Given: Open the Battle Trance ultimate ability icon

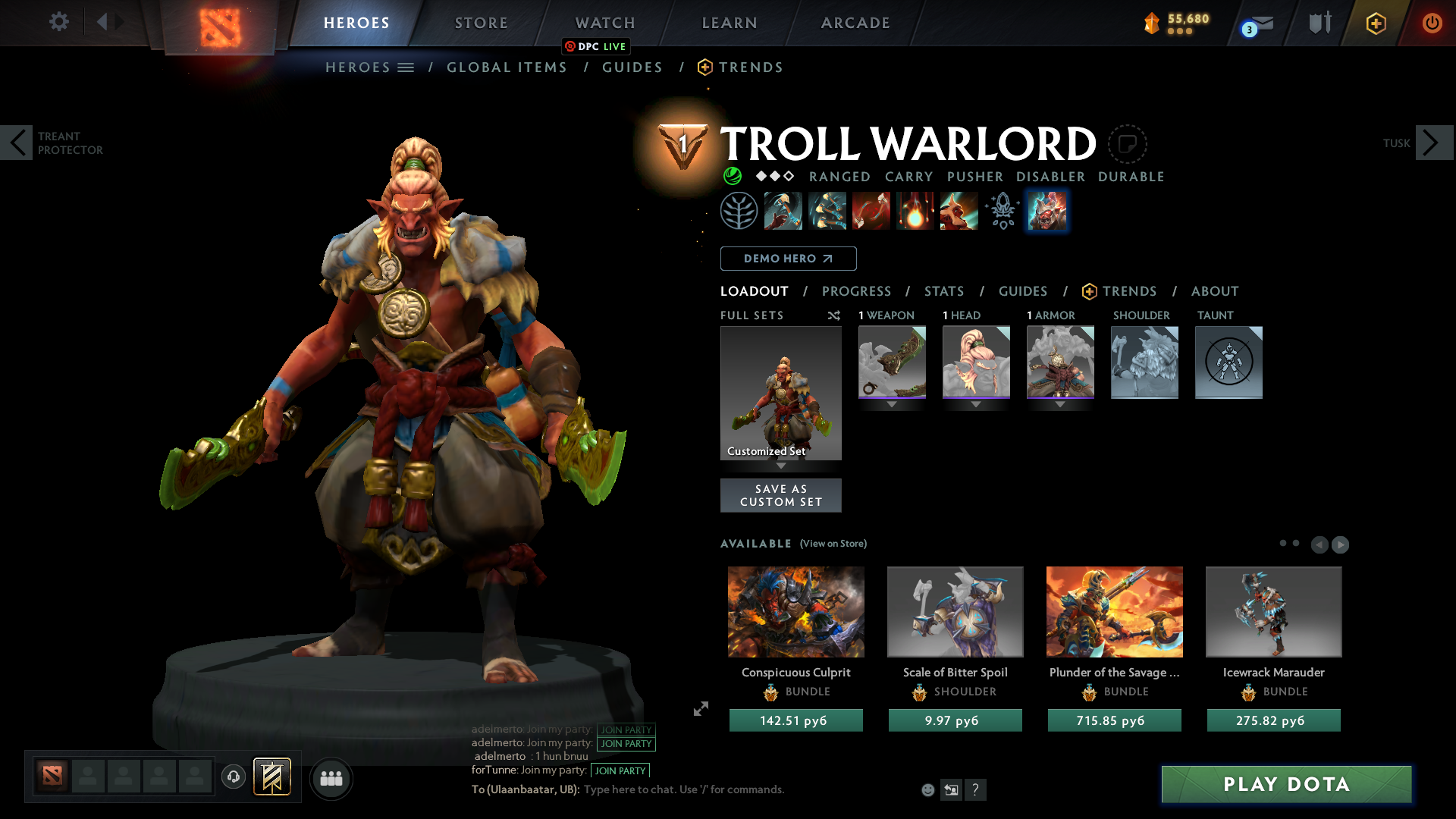Looking at the screenshot, I should 959,211.
